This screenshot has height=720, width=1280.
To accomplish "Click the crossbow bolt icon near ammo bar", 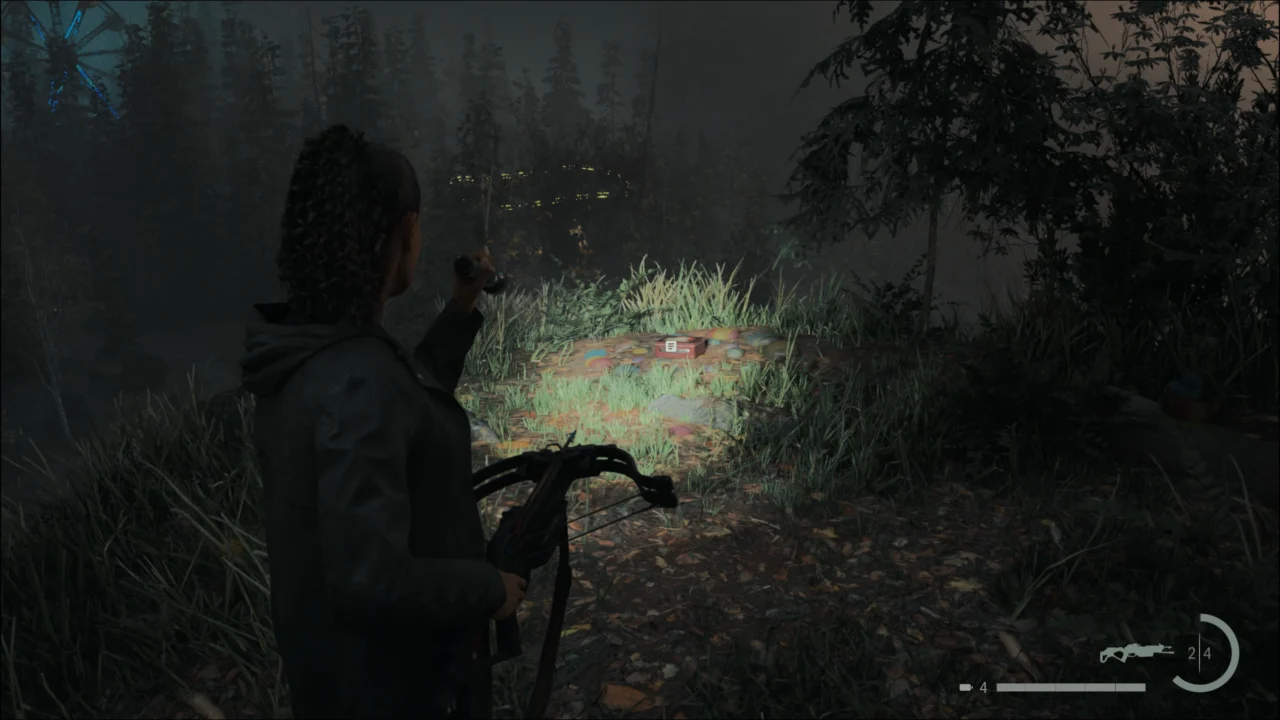I will tap(965, 686).
